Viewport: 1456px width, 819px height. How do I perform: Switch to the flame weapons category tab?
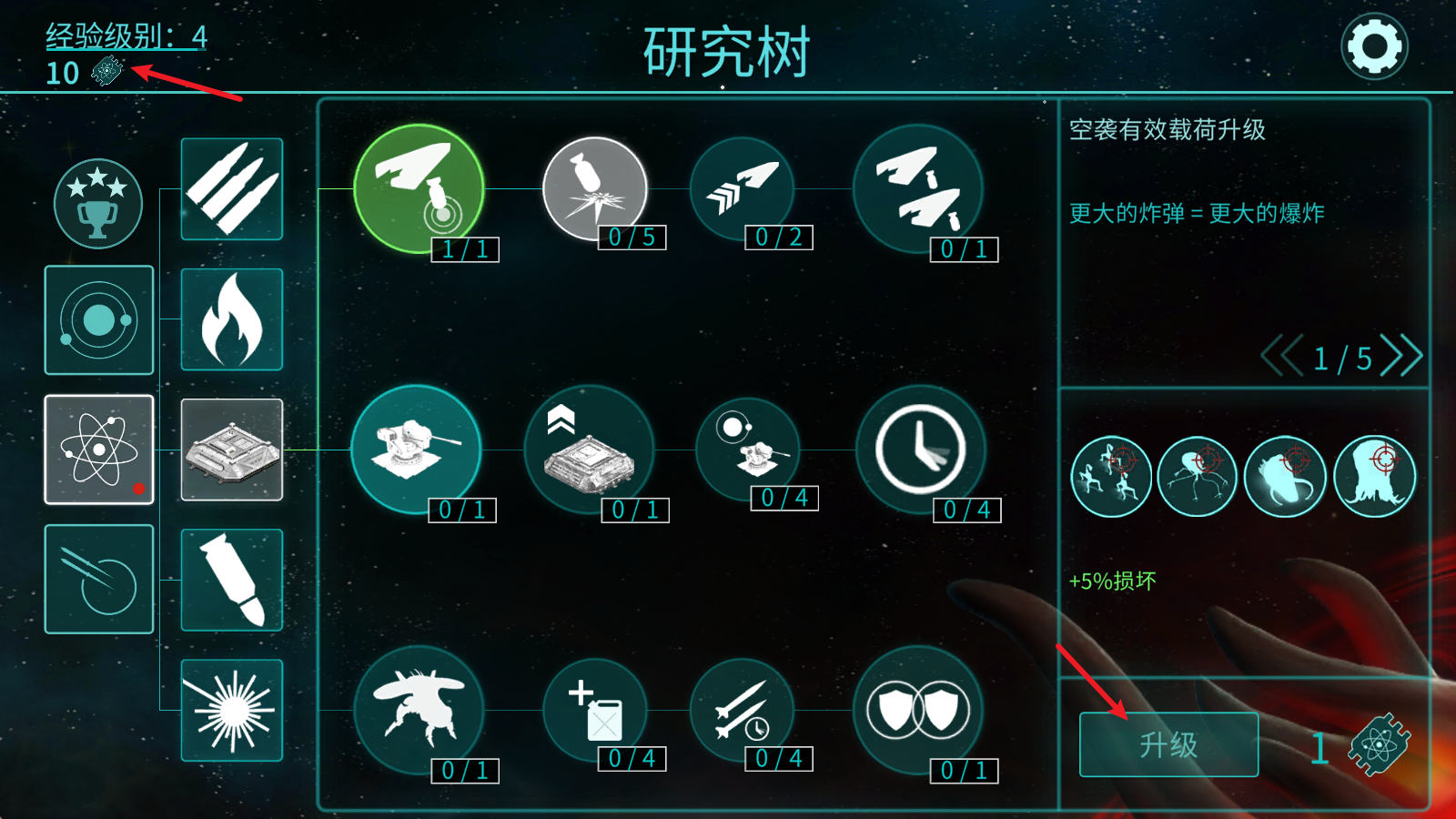tap(231, 318)
